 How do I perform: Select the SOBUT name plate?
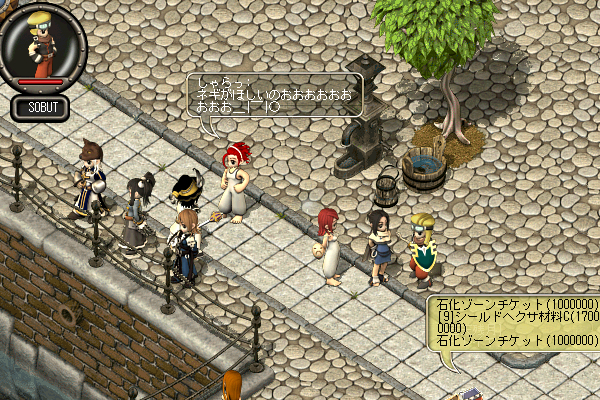click(41, 108)
